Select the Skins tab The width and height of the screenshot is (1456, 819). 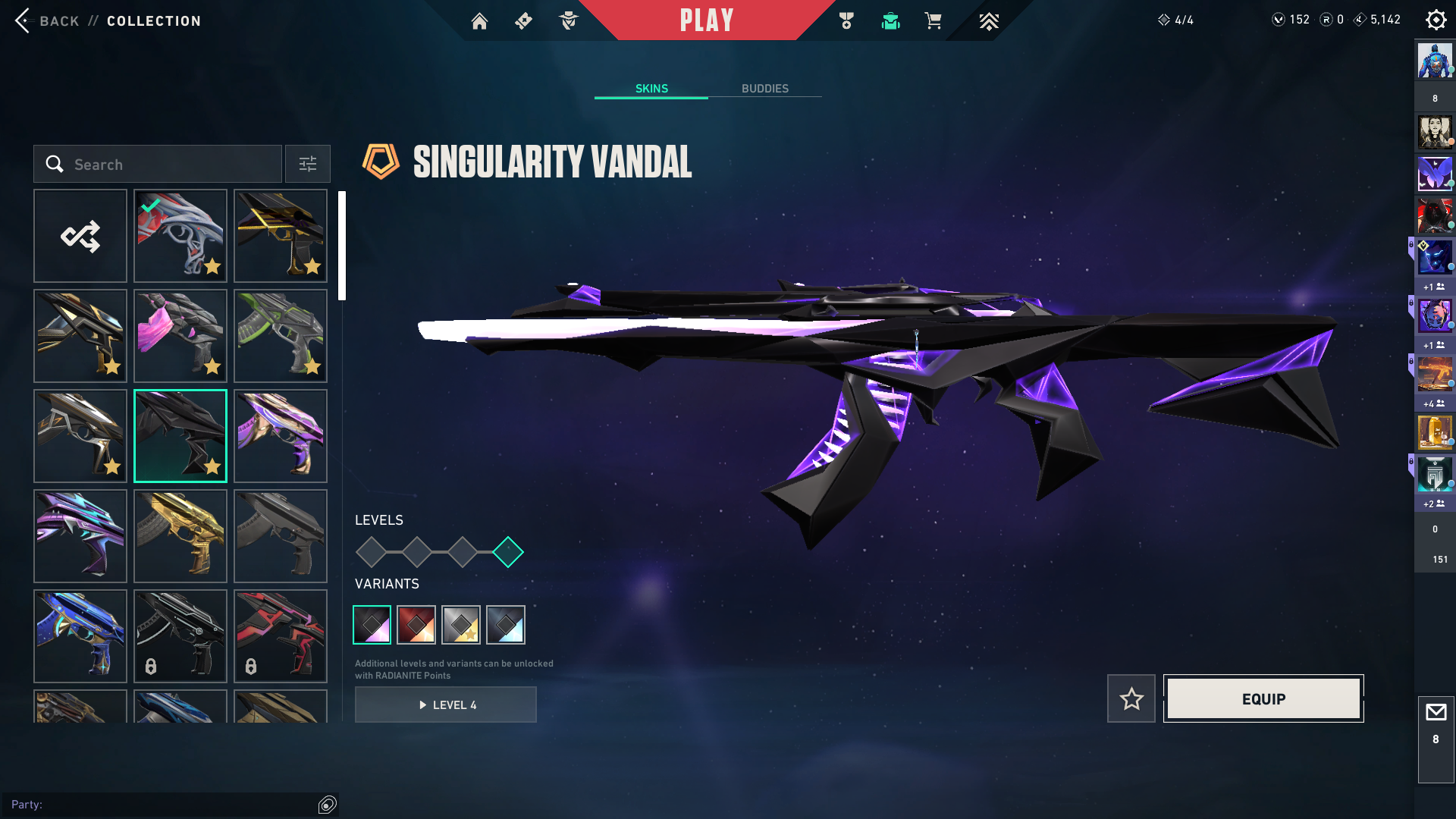(651, 89)
